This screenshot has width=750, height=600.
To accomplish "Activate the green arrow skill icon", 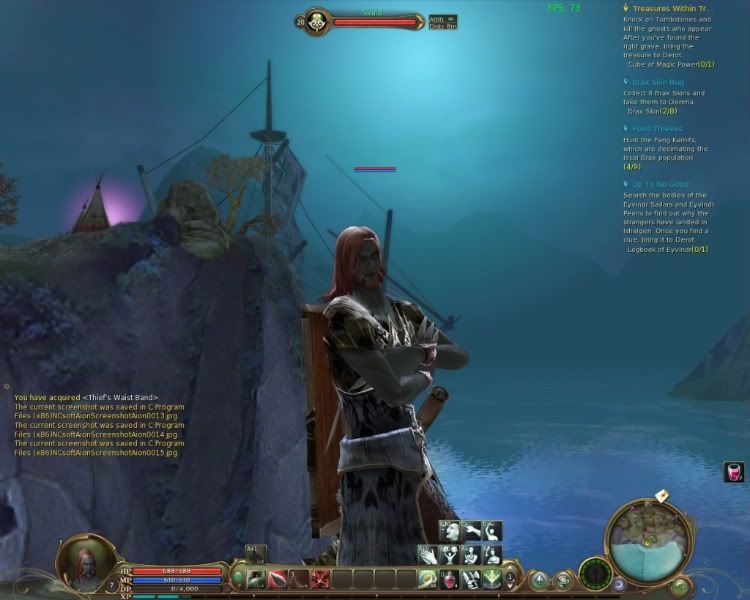I will click(491, 578).
